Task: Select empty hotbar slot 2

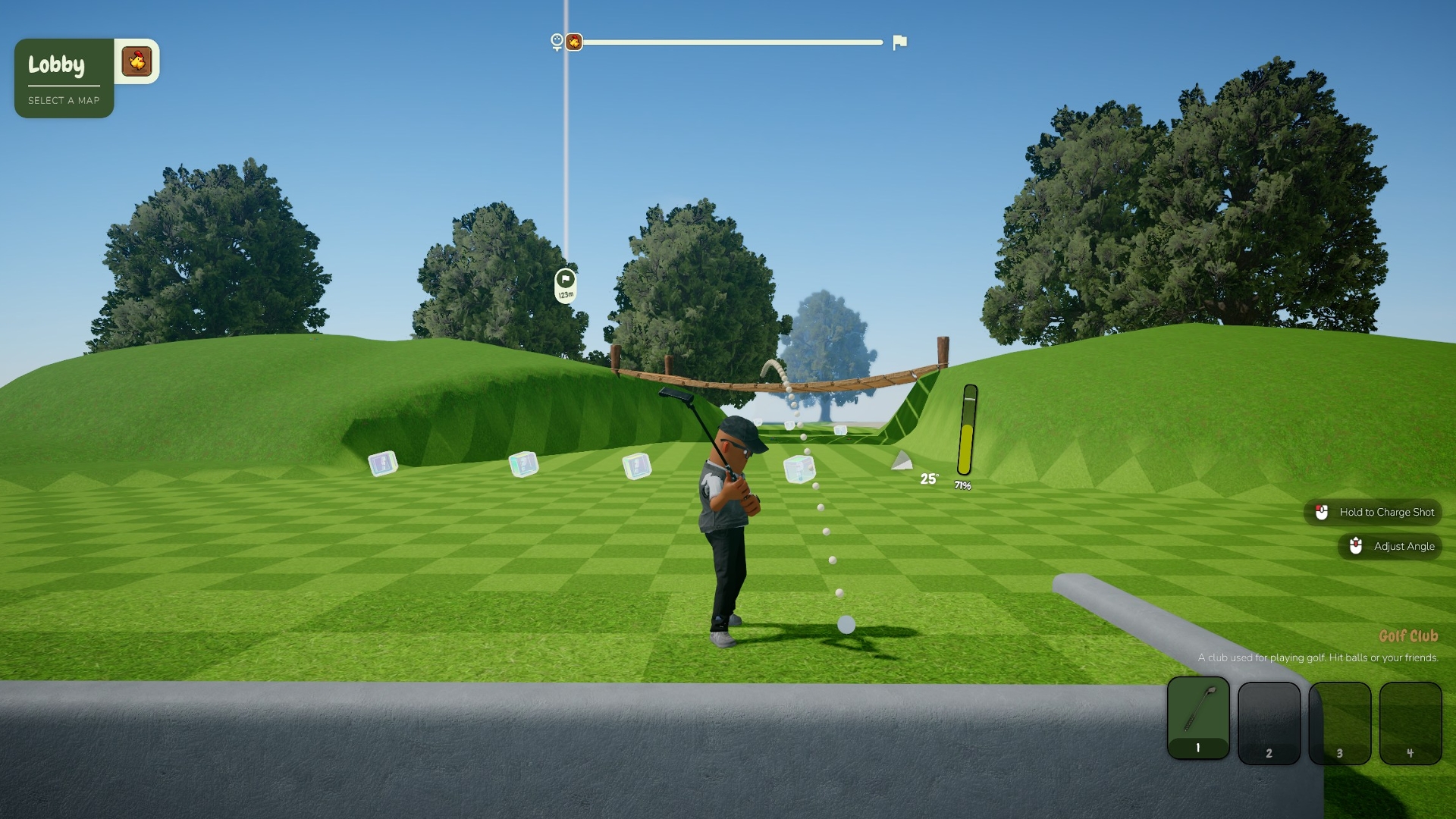Action: click(x=1269, y=723)
